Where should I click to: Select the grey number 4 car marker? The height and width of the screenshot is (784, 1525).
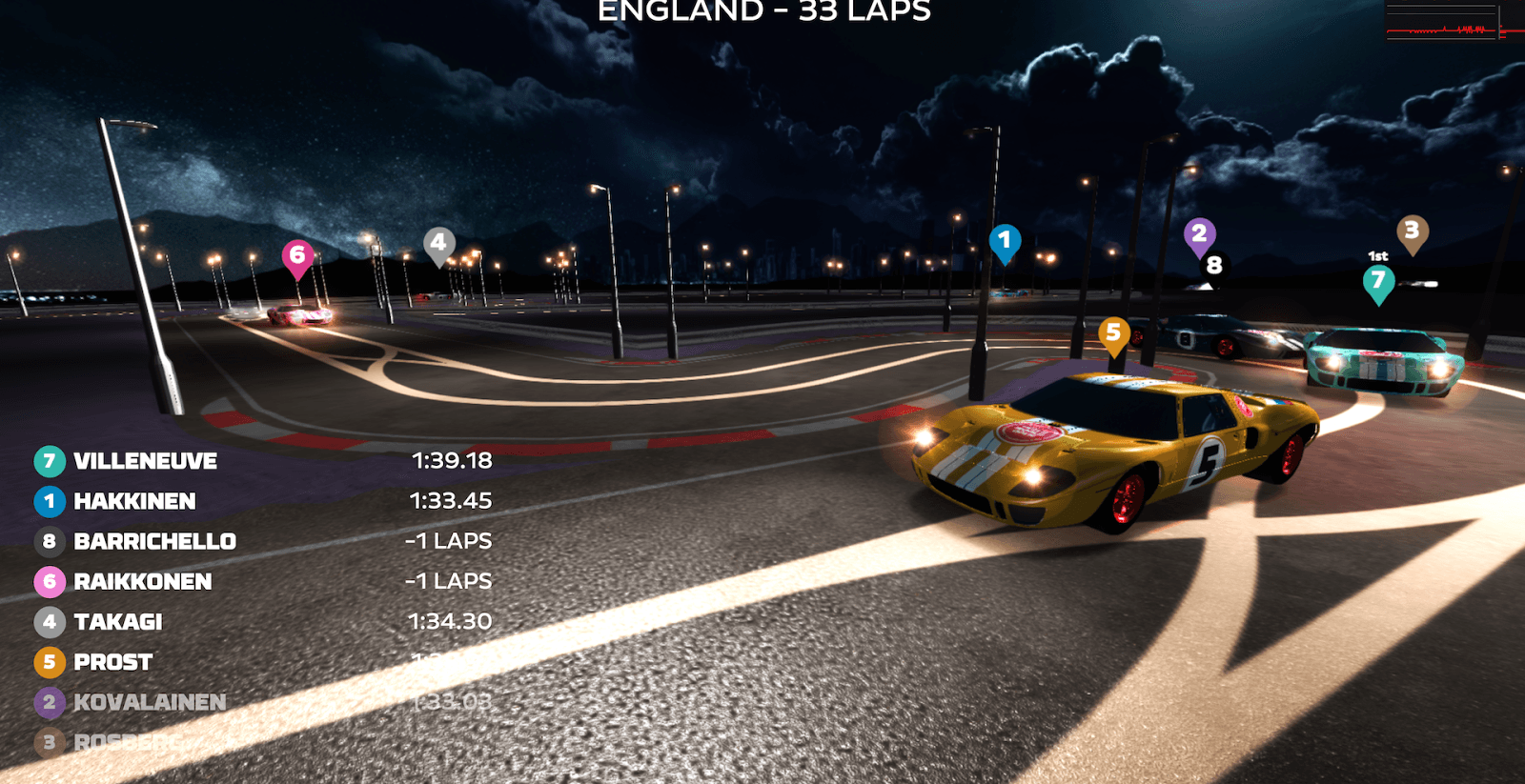[x=438, y=242]
